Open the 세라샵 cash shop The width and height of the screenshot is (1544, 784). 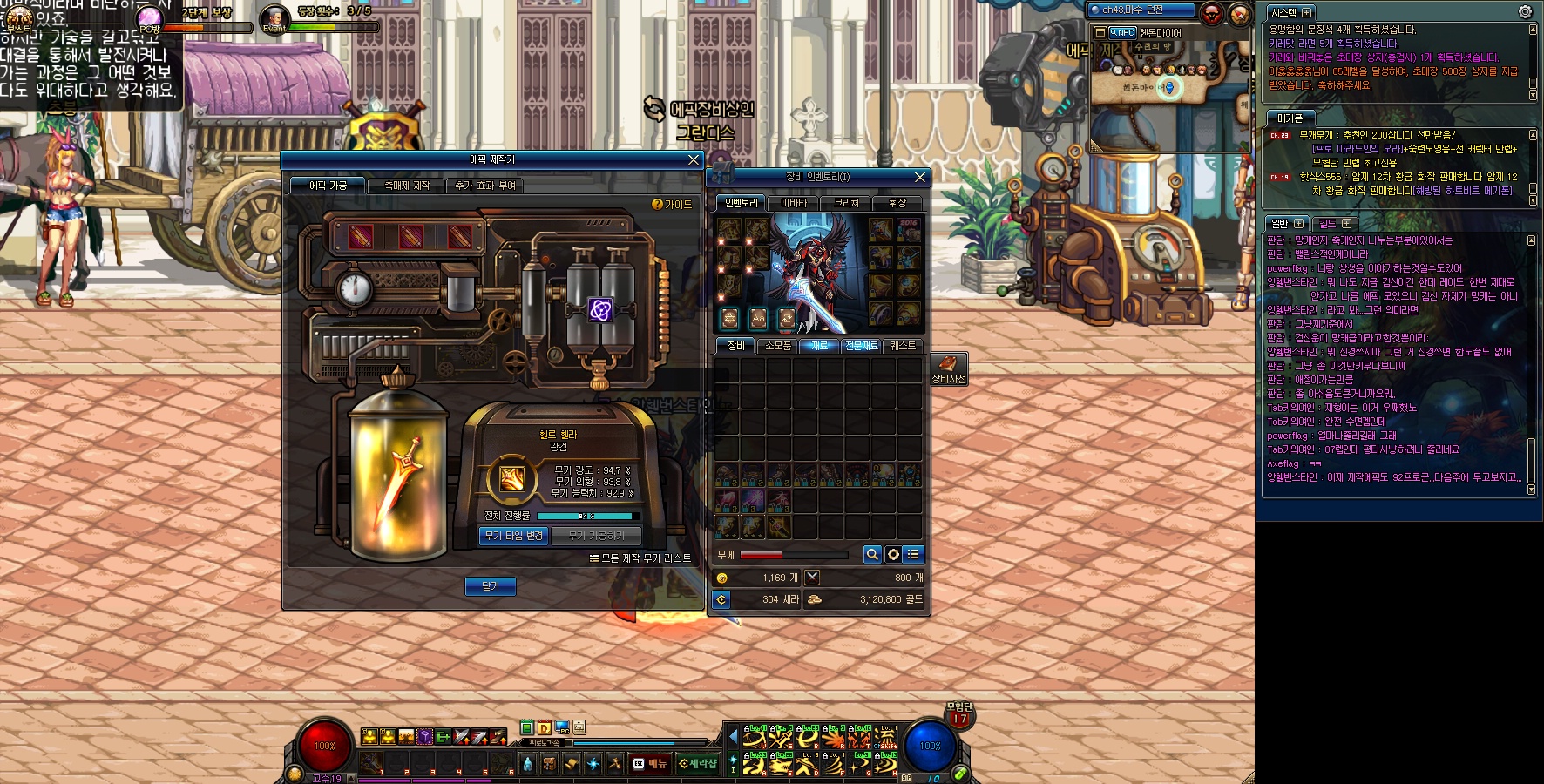(697, 764)
